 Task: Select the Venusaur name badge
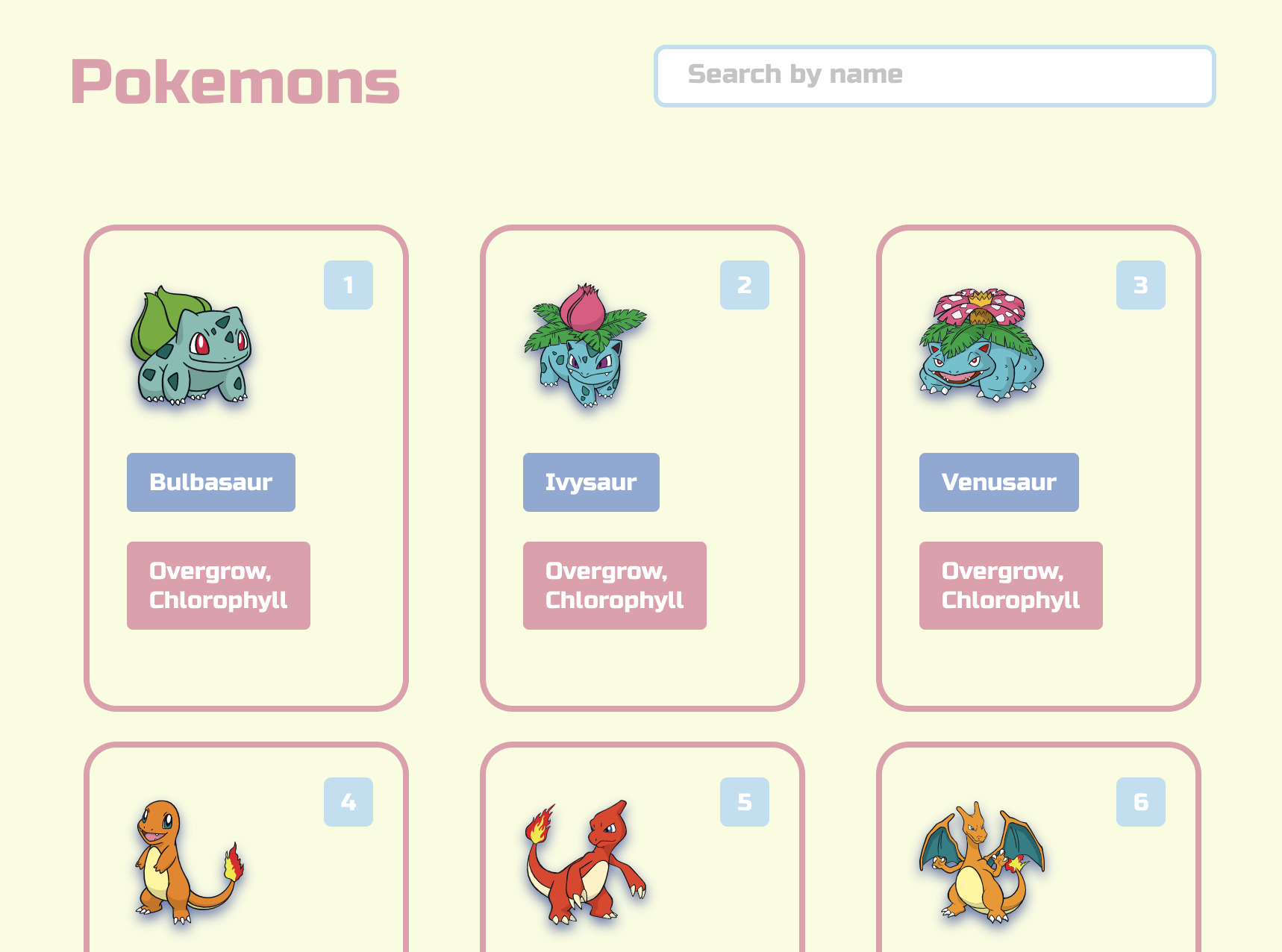(x=998, y=482)
